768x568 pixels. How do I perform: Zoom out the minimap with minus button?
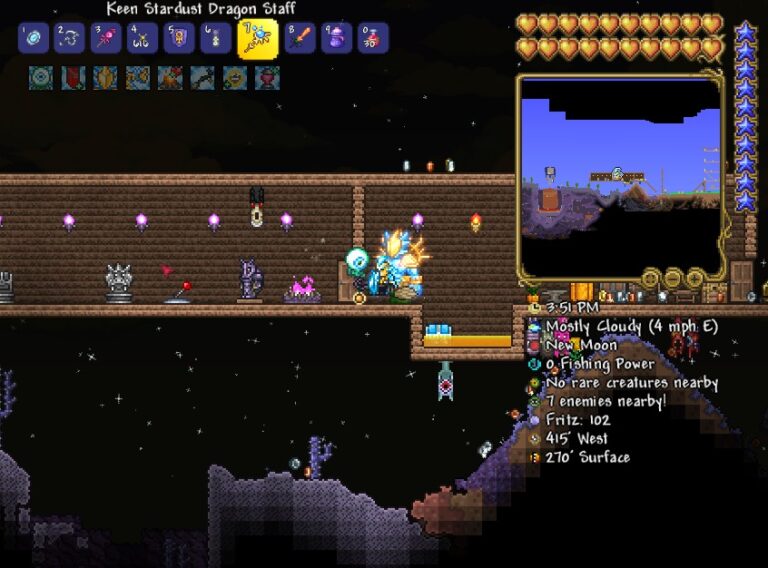click(x=671, y=278)
